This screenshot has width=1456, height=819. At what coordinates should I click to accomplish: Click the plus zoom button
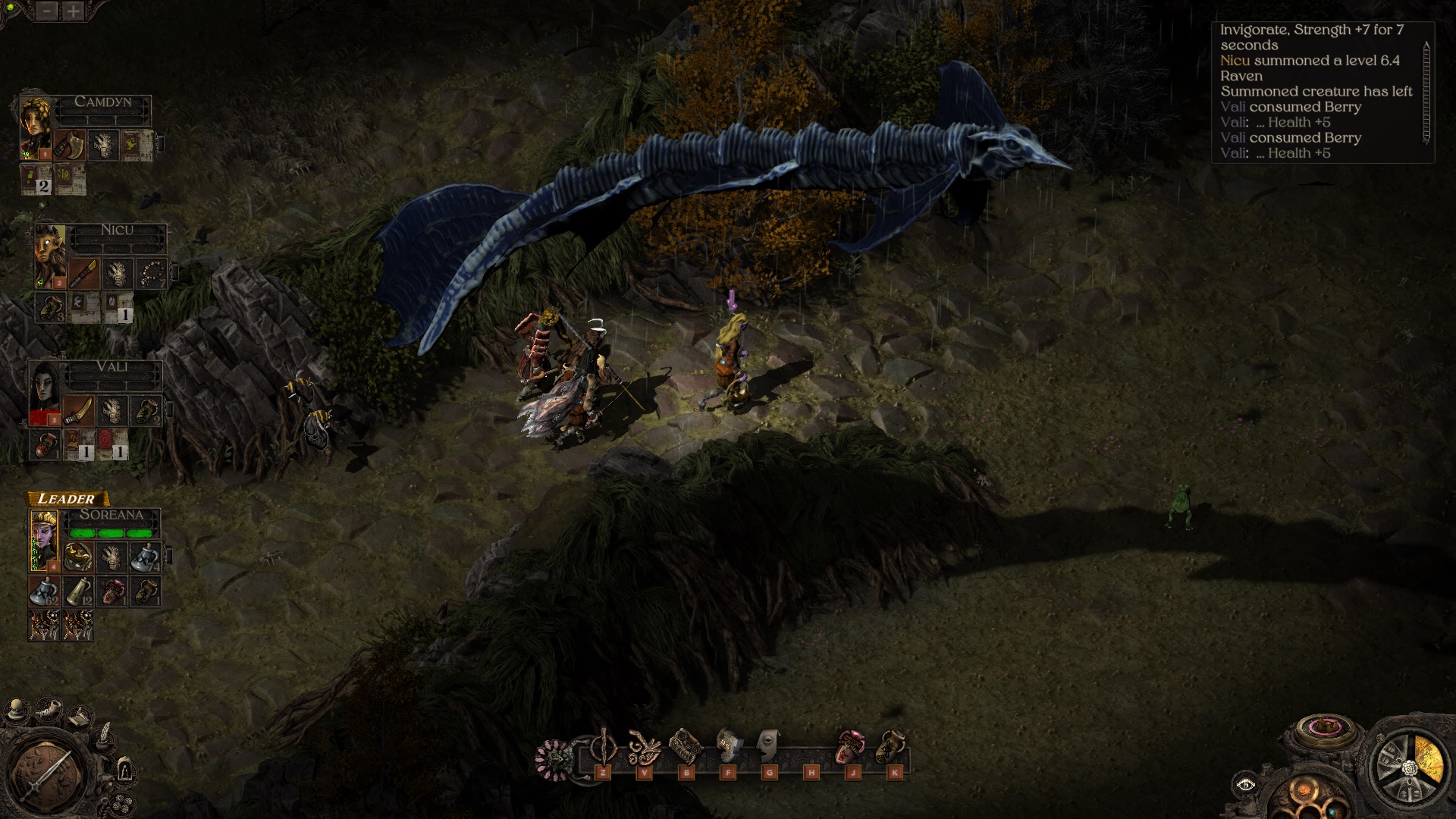(73, 11)
